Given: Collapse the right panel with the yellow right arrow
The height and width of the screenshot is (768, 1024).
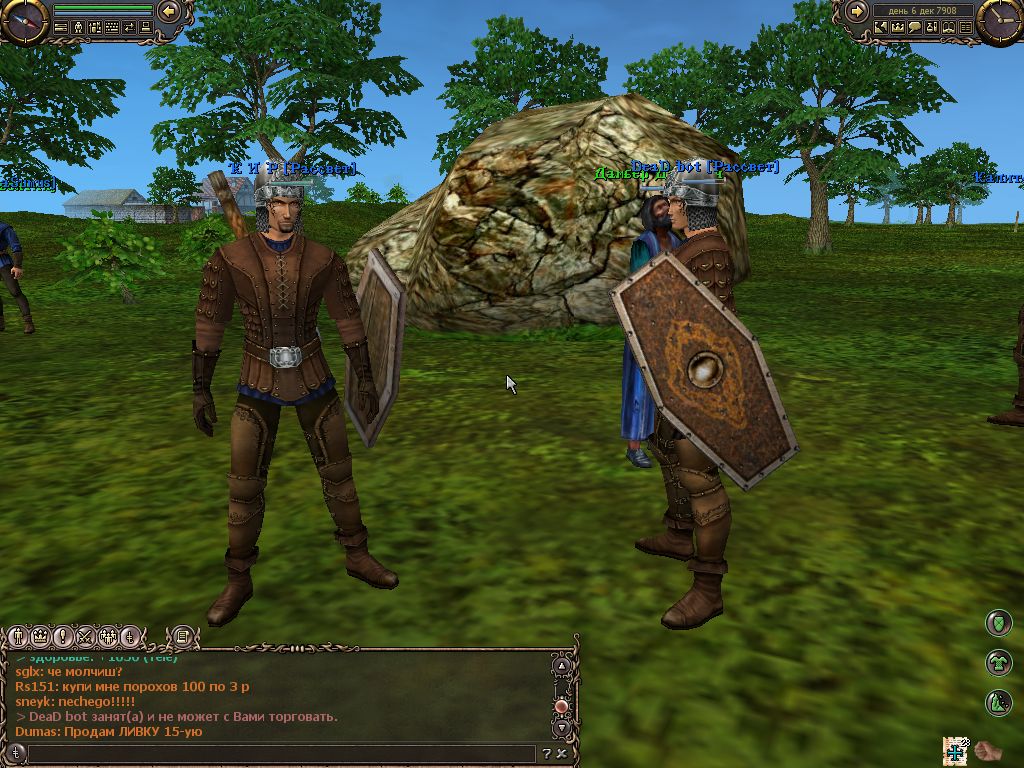Looking at the screenshot, I should 857,11.
